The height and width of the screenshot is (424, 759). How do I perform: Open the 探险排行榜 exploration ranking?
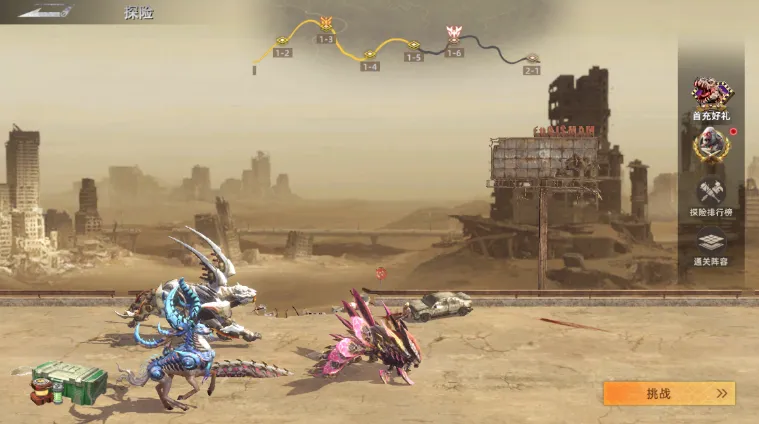711,195
